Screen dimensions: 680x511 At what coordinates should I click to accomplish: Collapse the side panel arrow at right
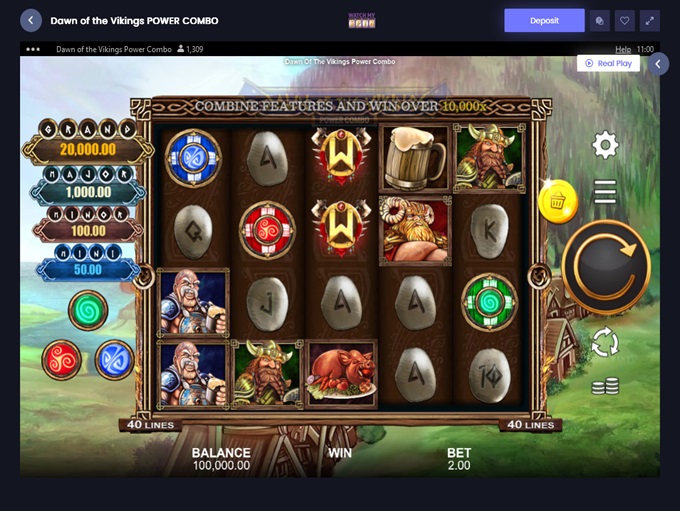(658, 64)
